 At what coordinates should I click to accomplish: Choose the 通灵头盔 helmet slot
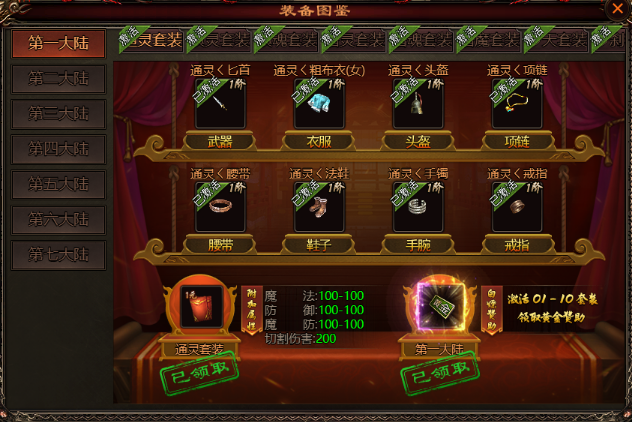[414, 104]
